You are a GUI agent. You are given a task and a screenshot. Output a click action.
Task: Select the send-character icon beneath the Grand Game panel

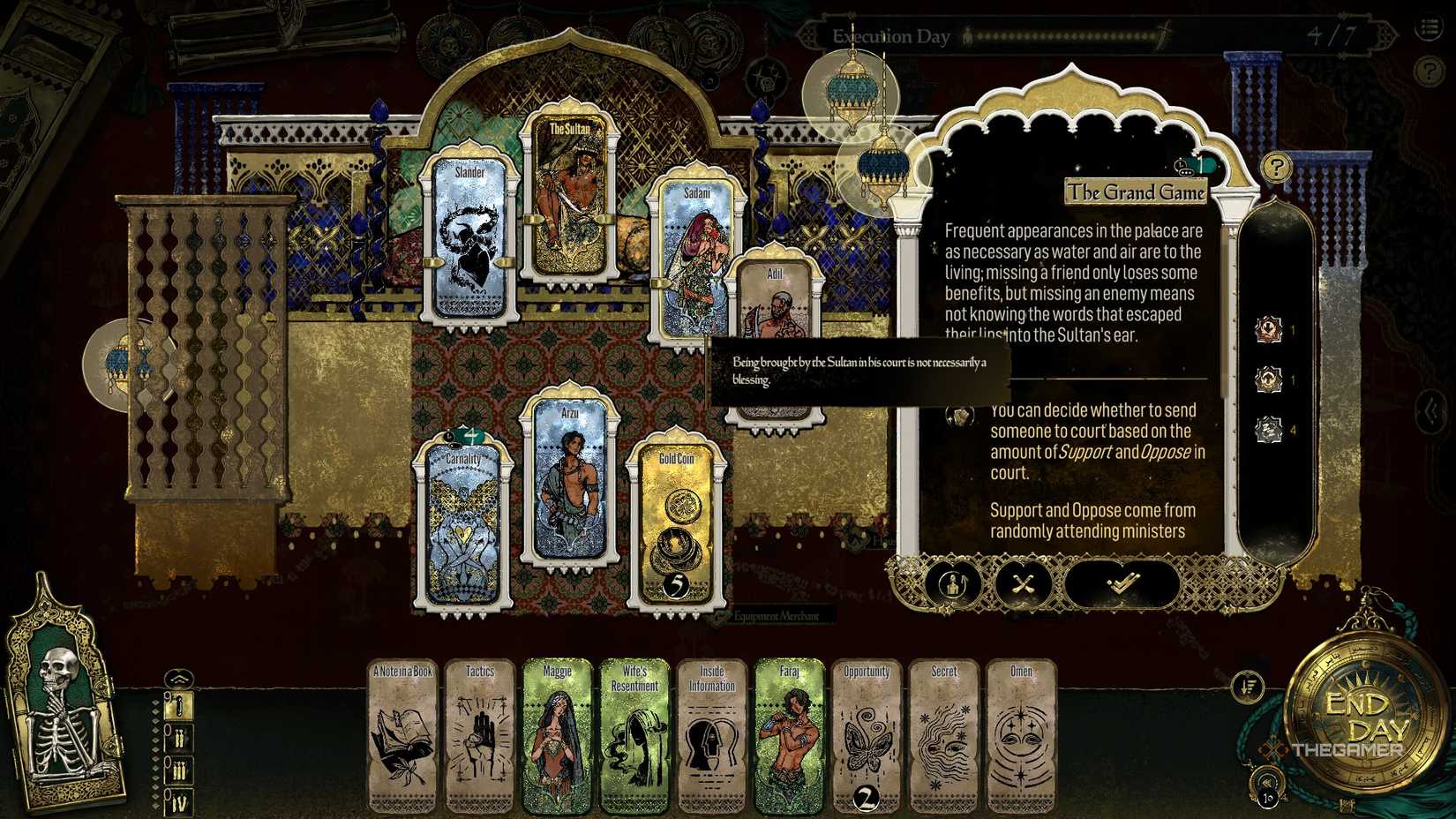(x=952, y=583)
